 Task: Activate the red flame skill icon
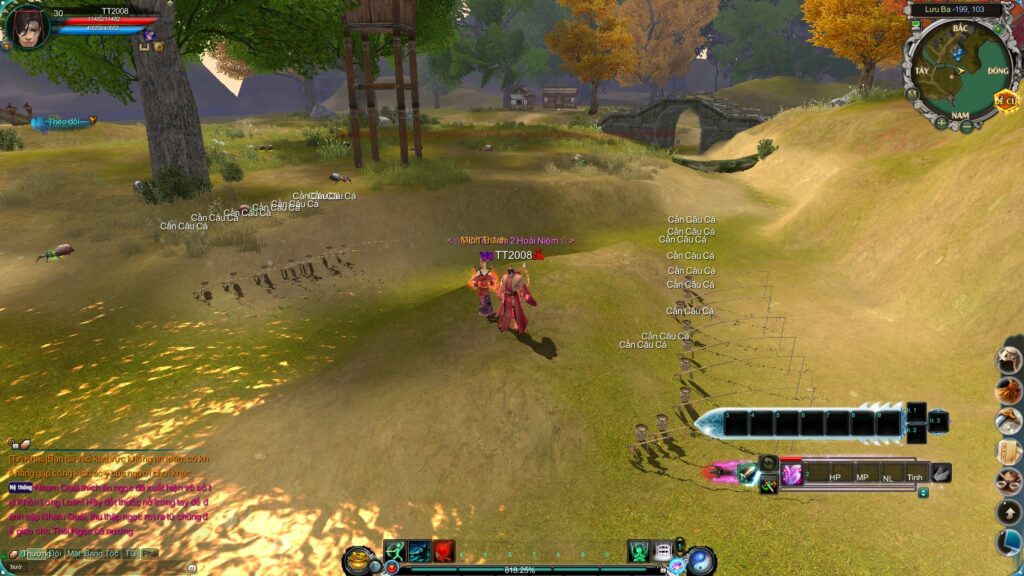tap(444, 551)
